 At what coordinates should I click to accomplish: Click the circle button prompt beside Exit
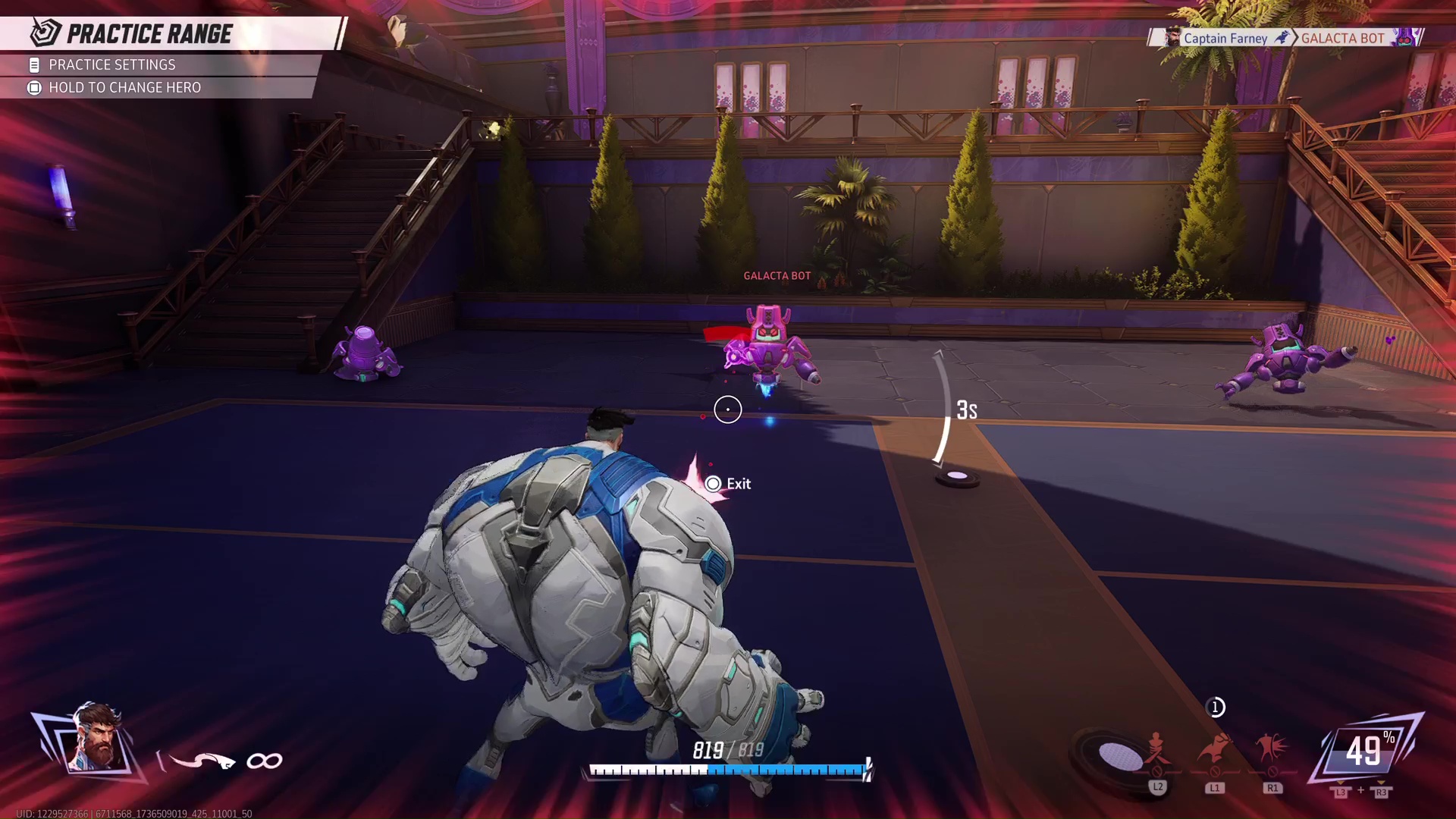click(x=711, y=483)
